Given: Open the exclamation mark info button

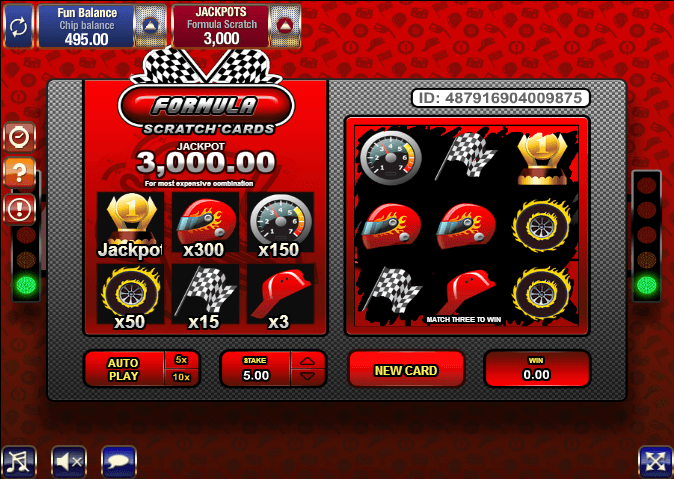Looking at the screenshot, I should pos(20,209).
